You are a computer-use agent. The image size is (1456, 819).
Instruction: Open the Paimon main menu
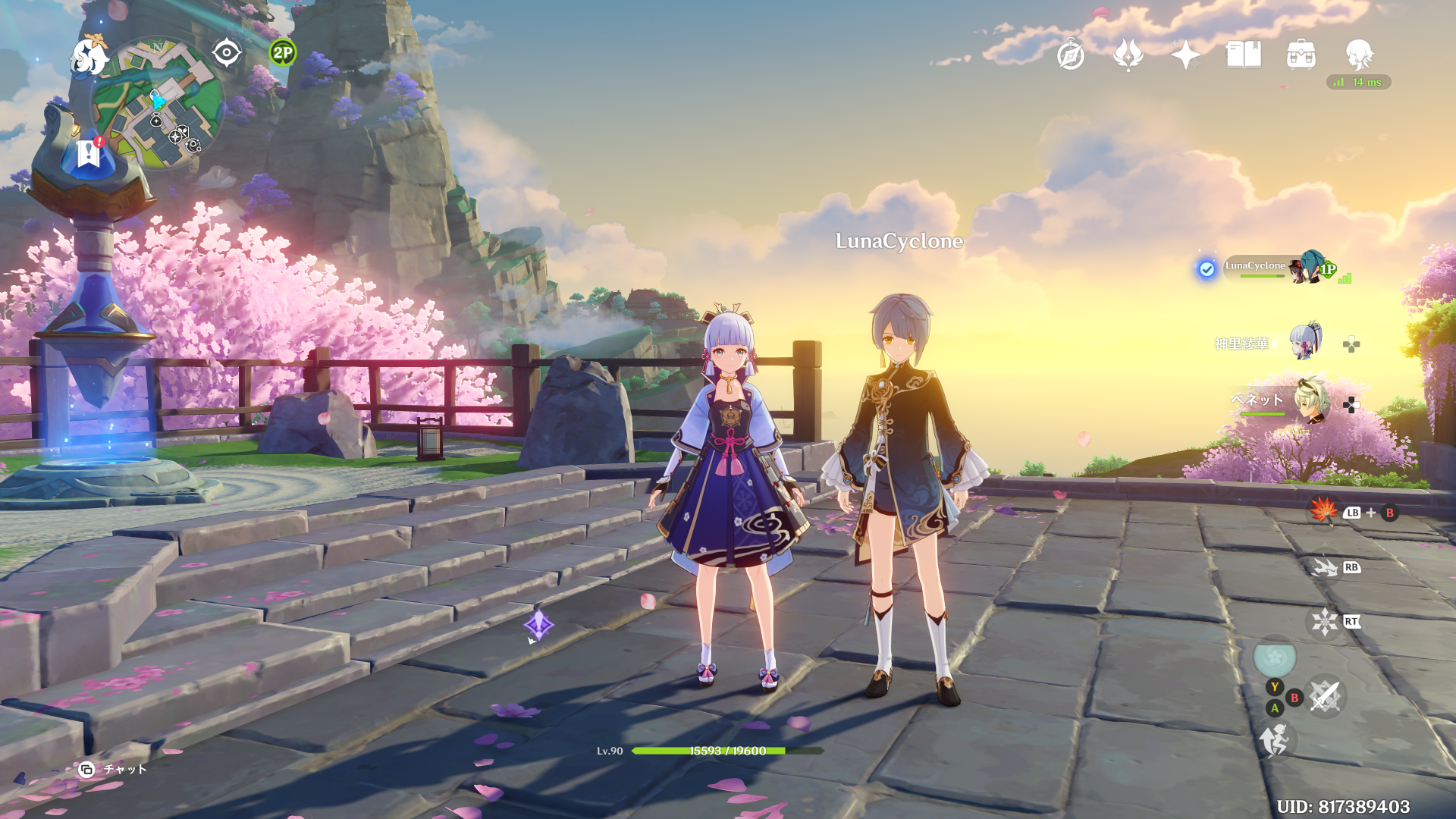pyautogui.click(x=89, y=58)
